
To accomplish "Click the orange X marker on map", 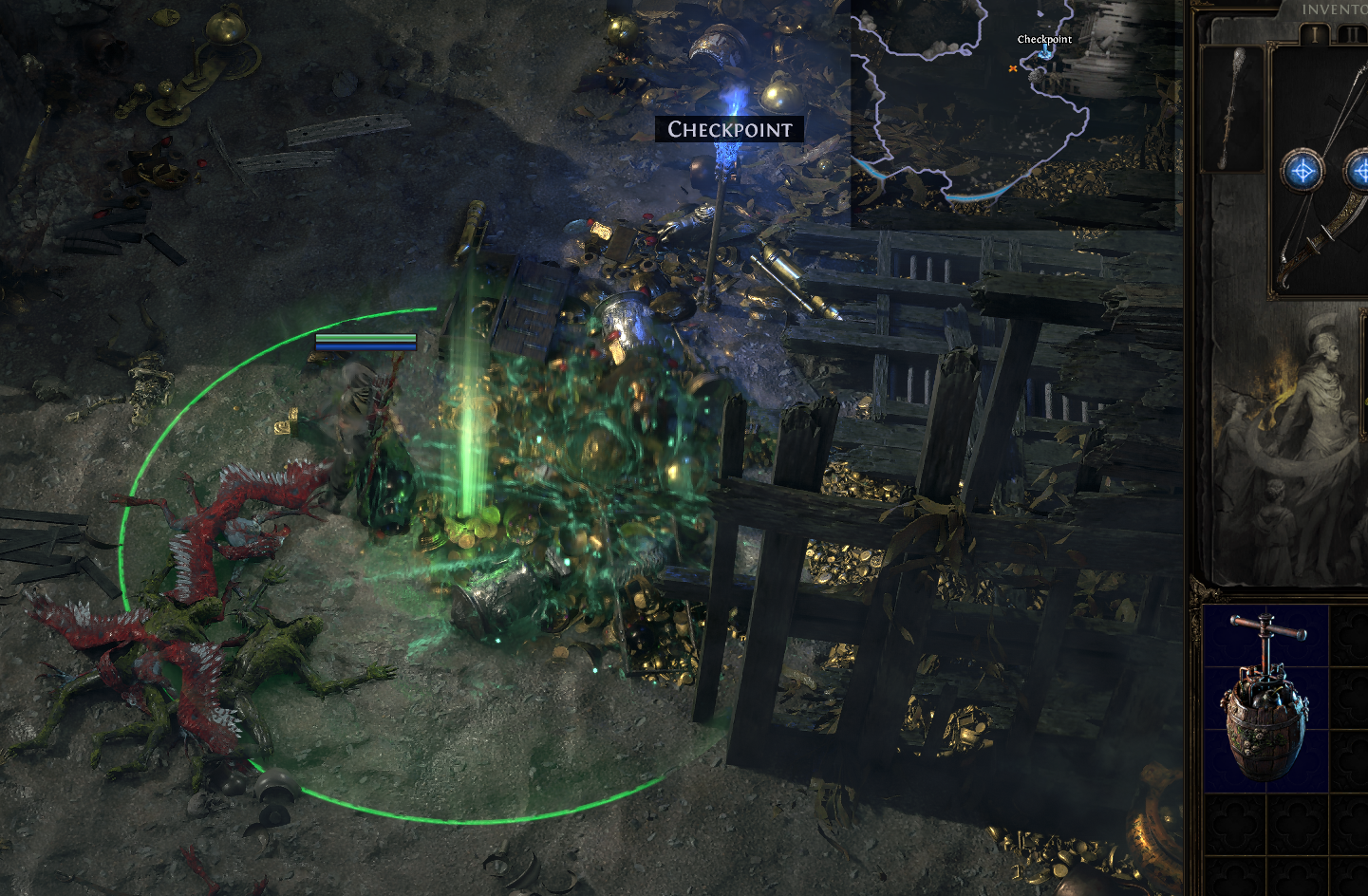I will pyautogui.click(x=1013, y=68).
